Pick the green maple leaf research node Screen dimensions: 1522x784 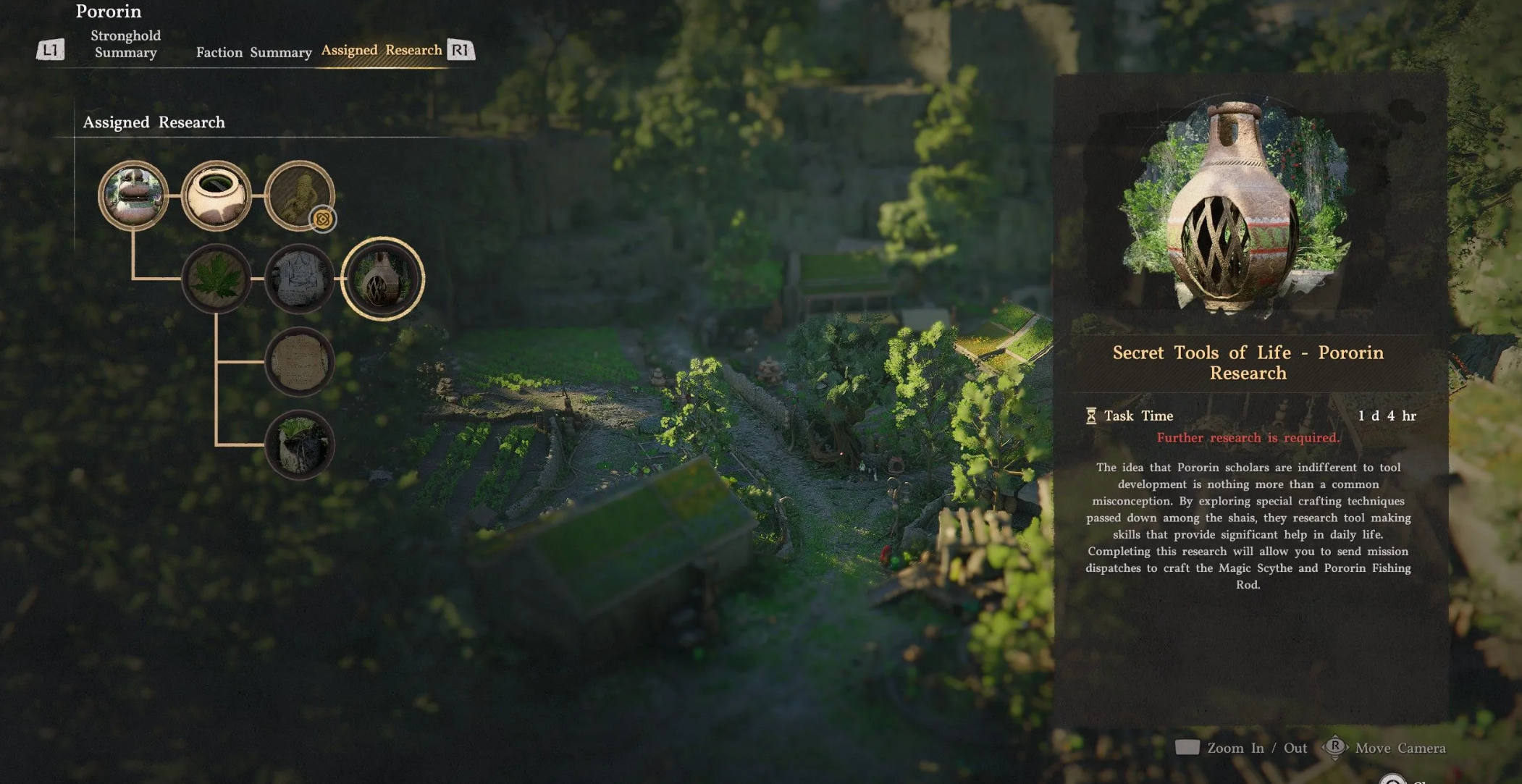pos(216,279)
